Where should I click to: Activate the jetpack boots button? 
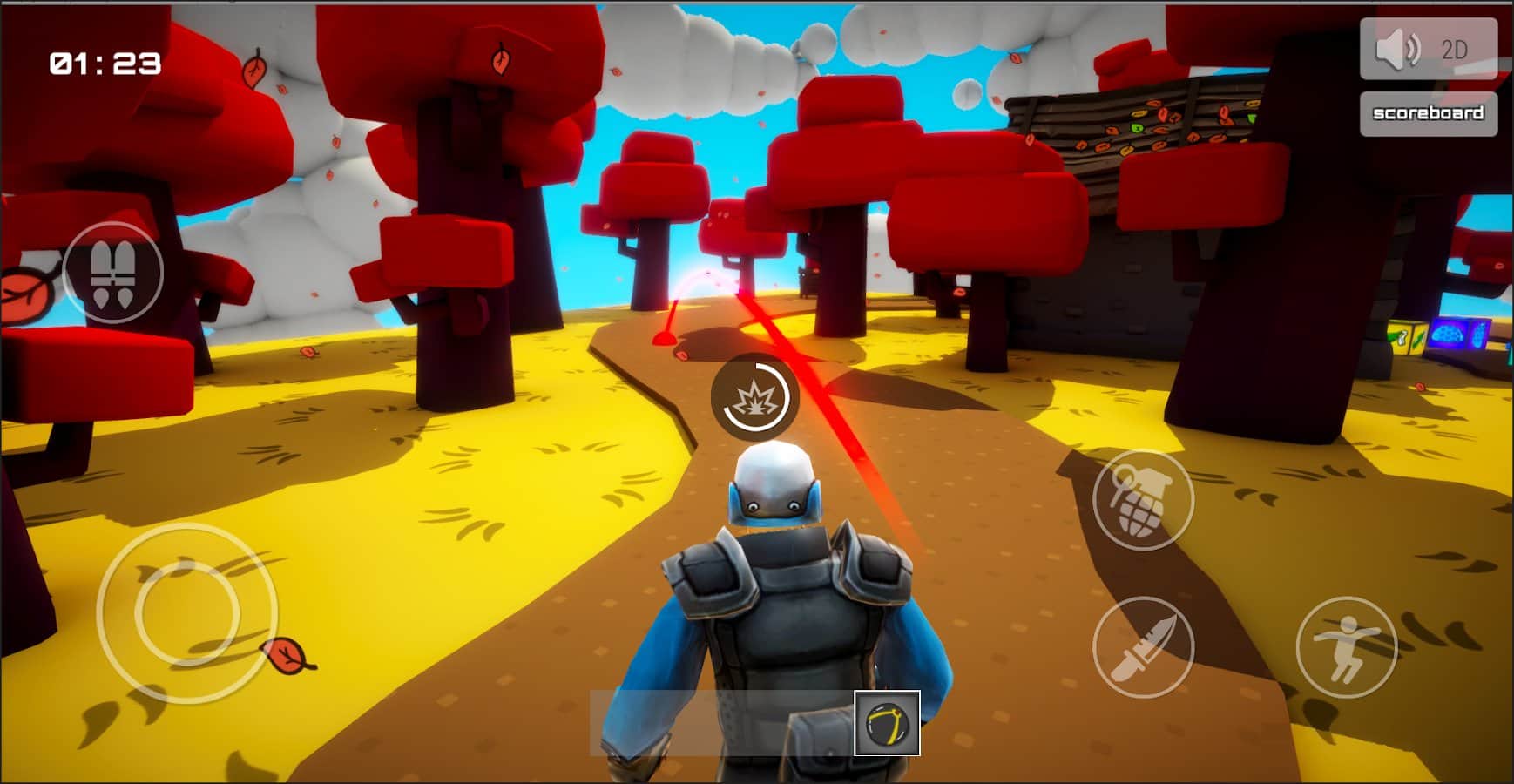click(113, 272)
